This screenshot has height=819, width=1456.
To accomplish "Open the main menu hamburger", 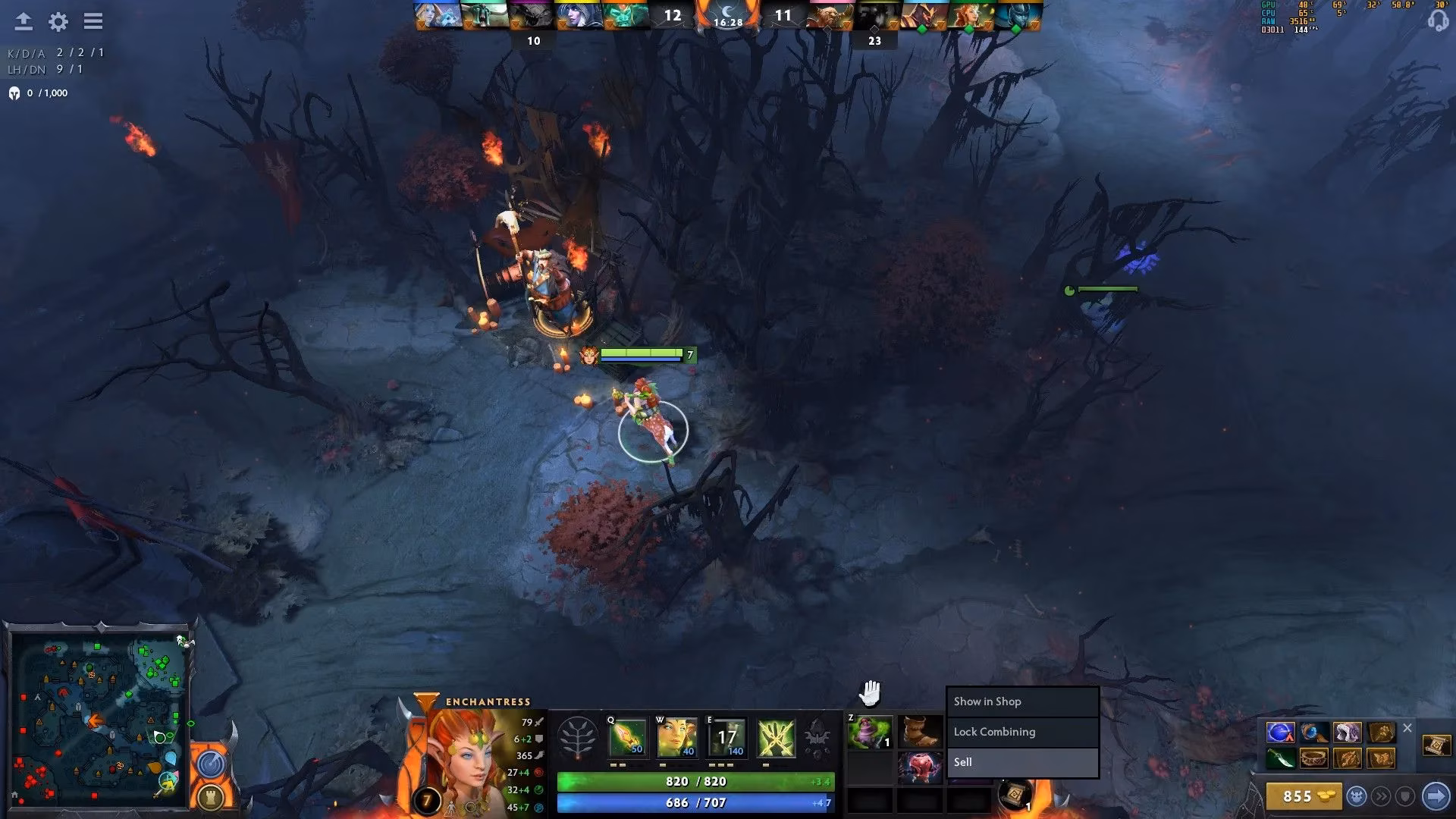I will click(x=93, y=21).
